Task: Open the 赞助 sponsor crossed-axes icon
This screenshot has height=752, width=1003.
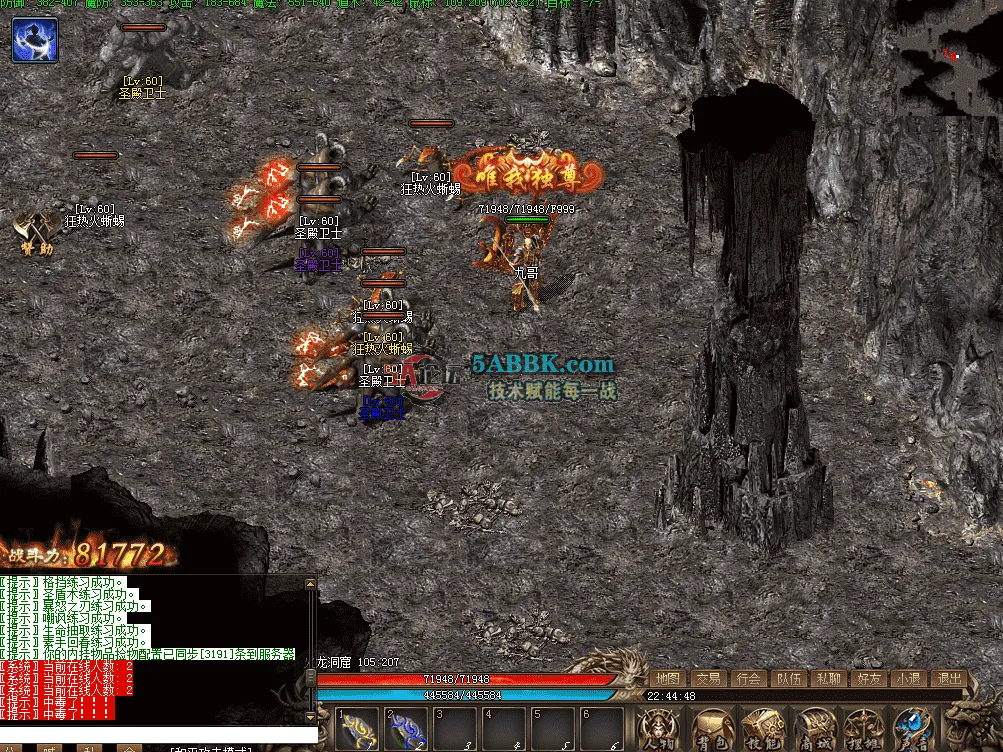Action: point(34,233)
